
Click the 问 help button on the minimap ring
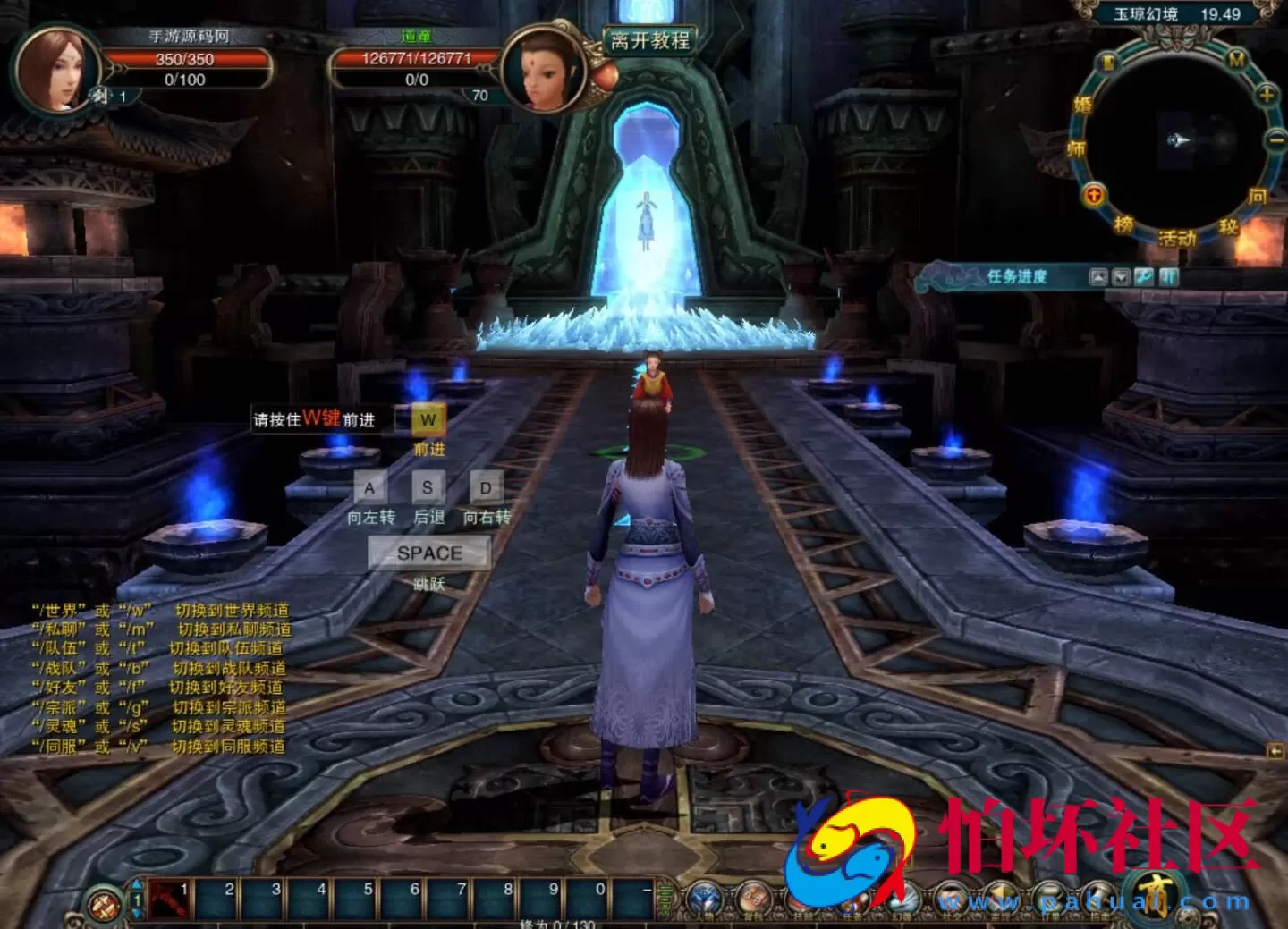pos(1258,196)
